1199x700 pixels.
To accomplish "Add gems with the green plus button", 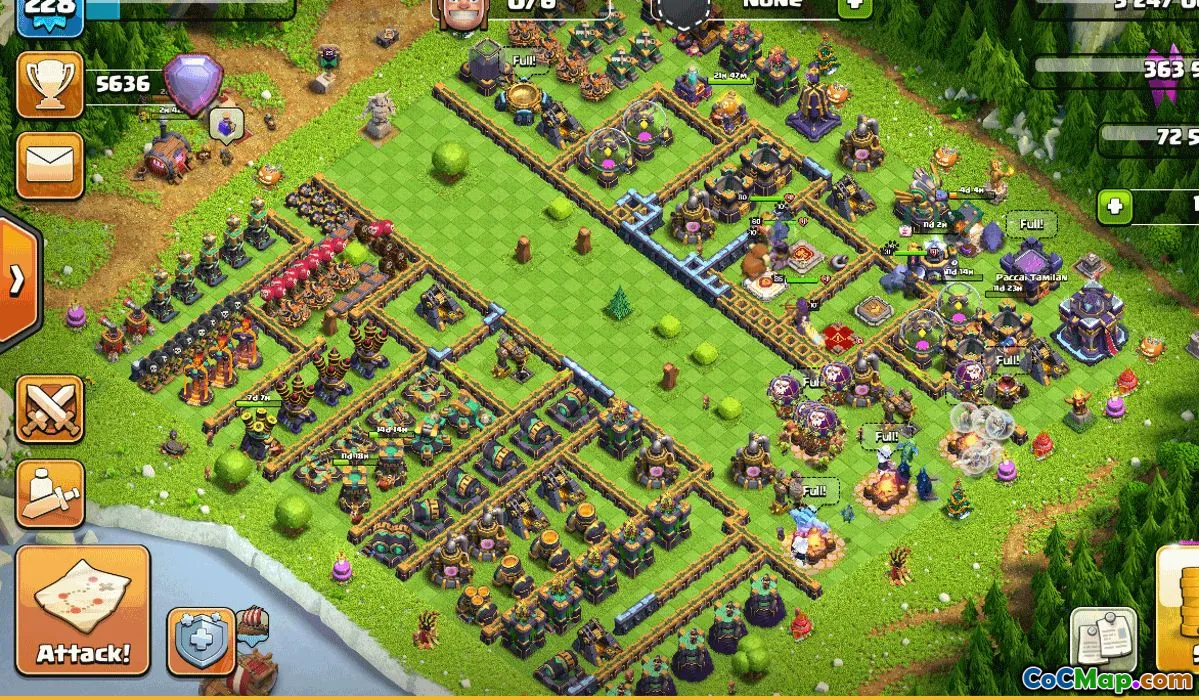I will point(1115,207).
